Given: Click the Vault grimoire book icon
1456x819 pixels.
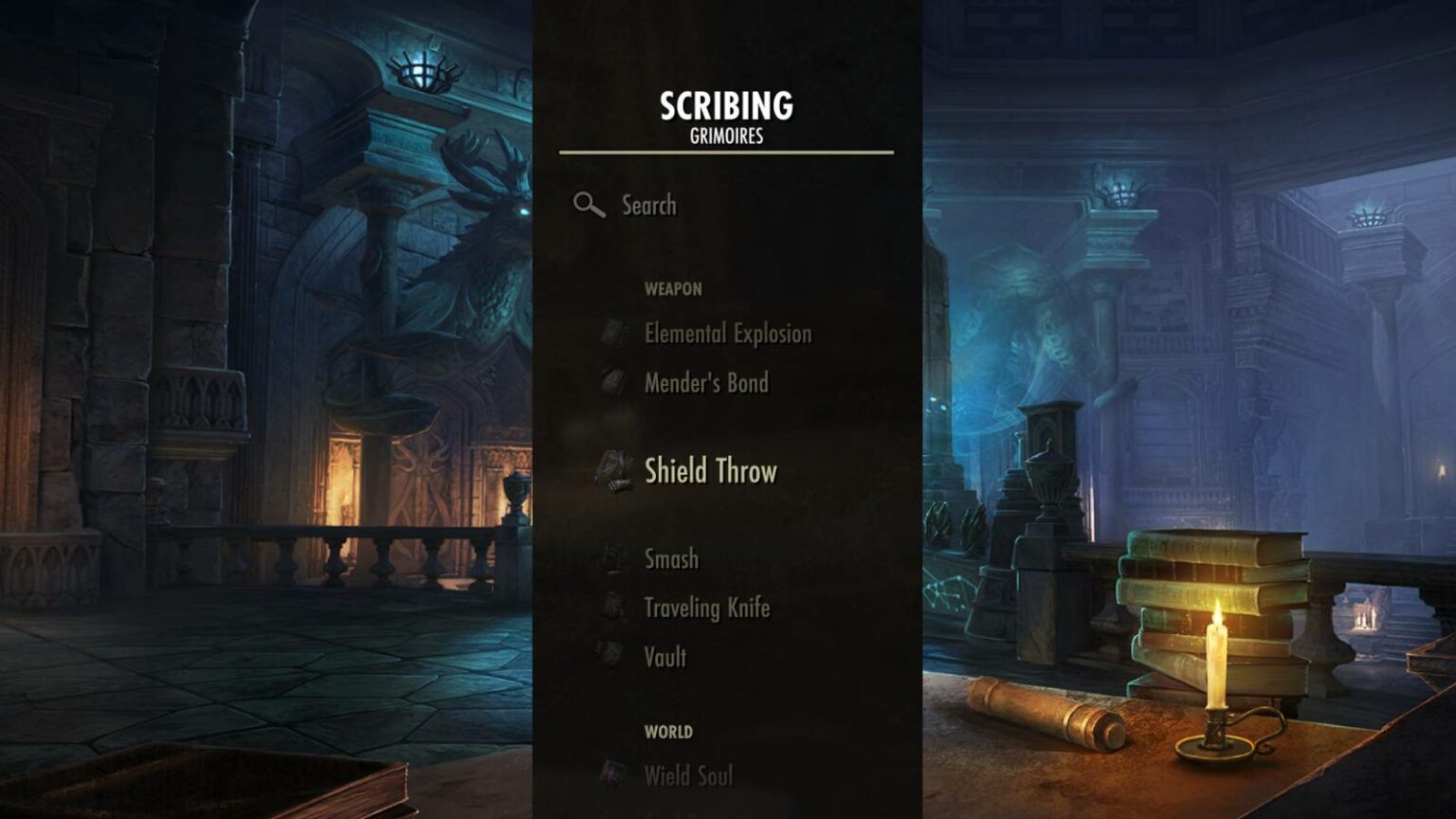Looking at the screenshot, I should coord(611,655).
